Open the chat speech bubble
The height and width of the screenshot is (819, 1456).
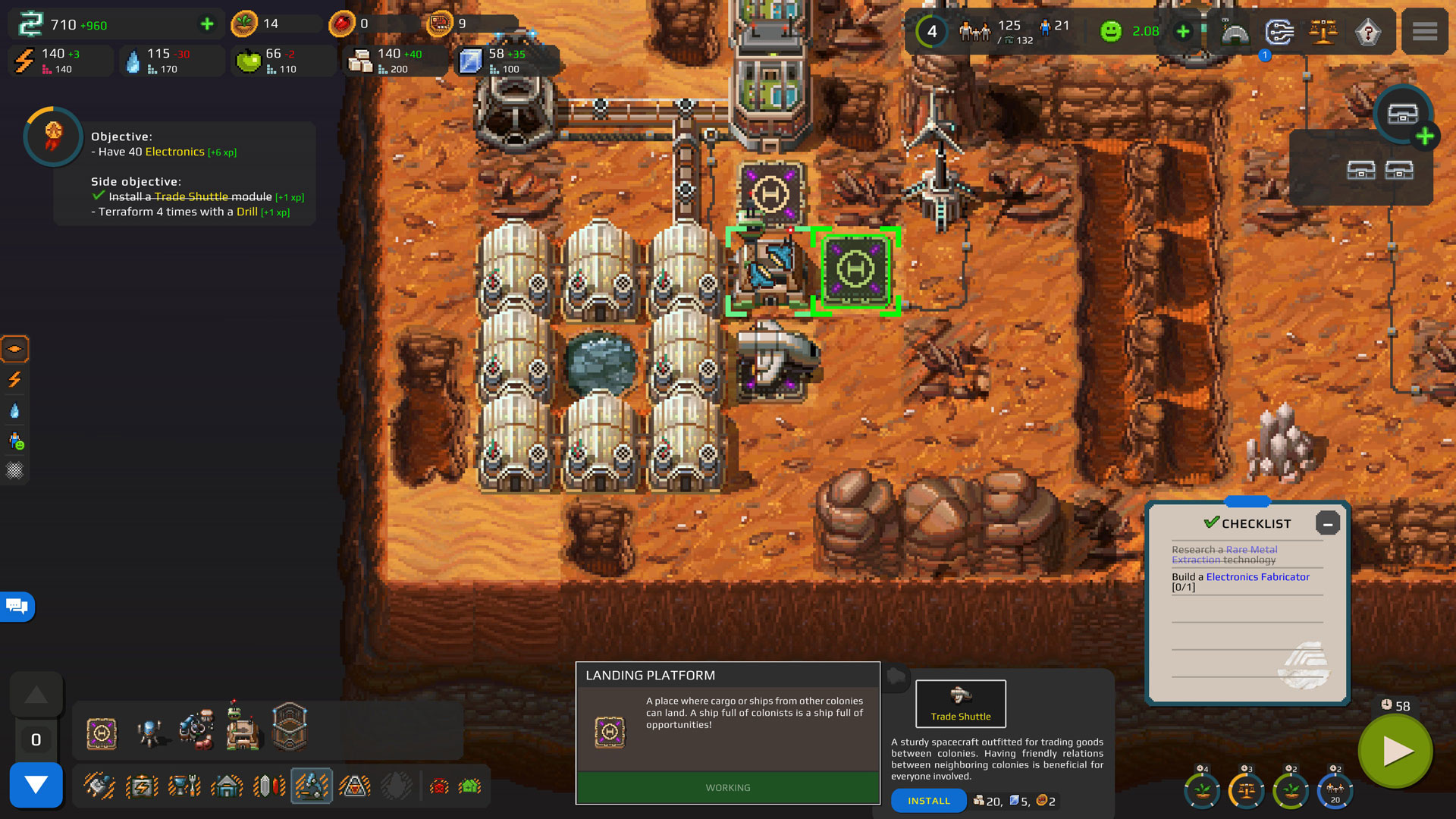point(17,606)
